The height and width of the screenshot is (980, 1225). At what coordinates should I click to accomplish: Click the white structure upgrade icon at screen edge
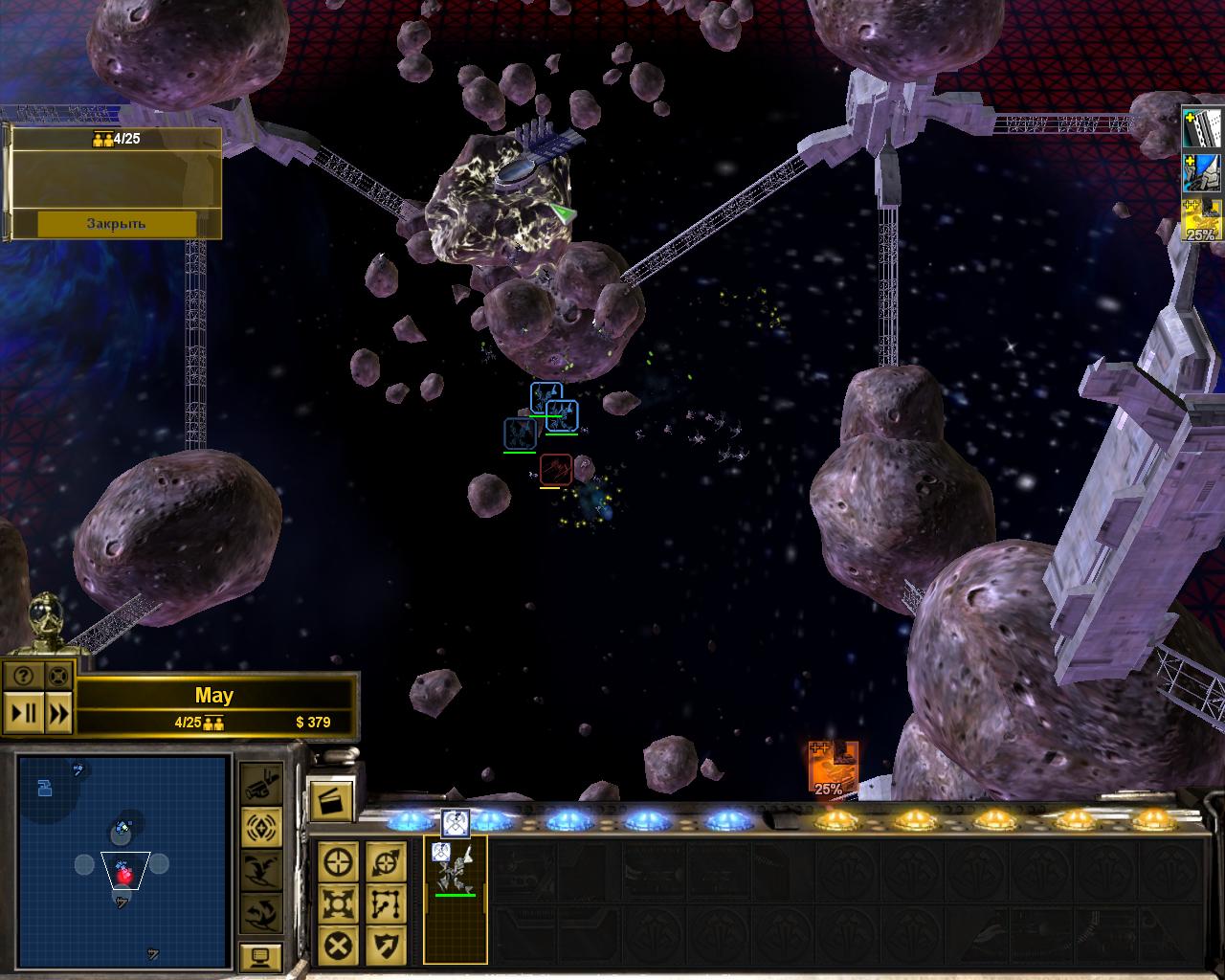(x=1202, y=127)
